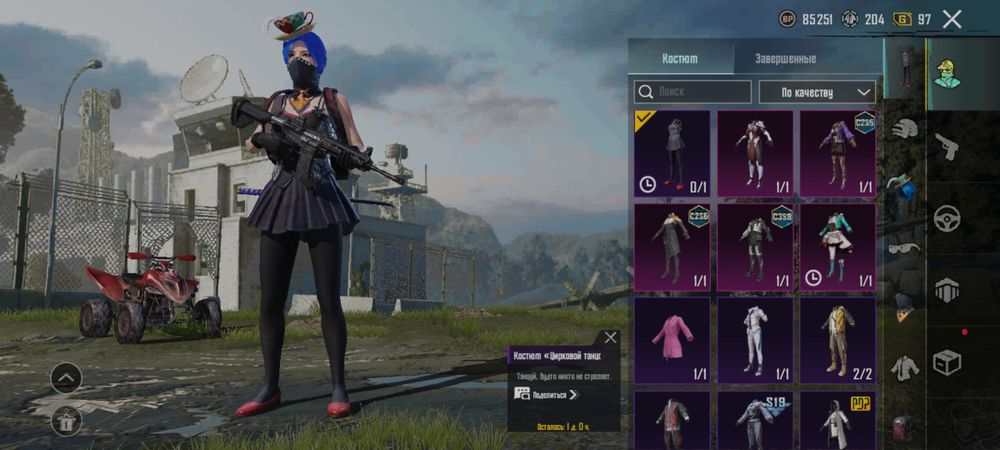Image resolution: width=1000 pixels, height=450 pixels.
Task: Select the white suit costume
Action: 755,340
